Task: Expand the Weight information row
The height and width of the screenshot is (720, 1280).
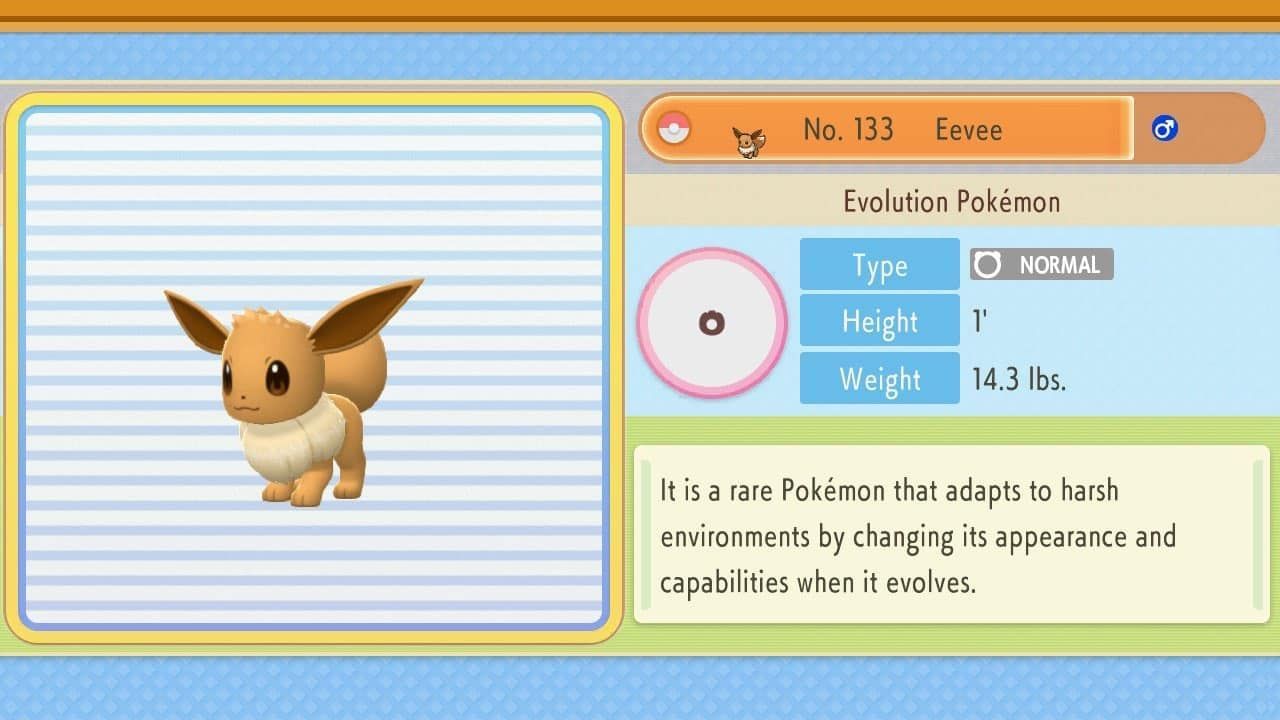Action: [879, 379]
